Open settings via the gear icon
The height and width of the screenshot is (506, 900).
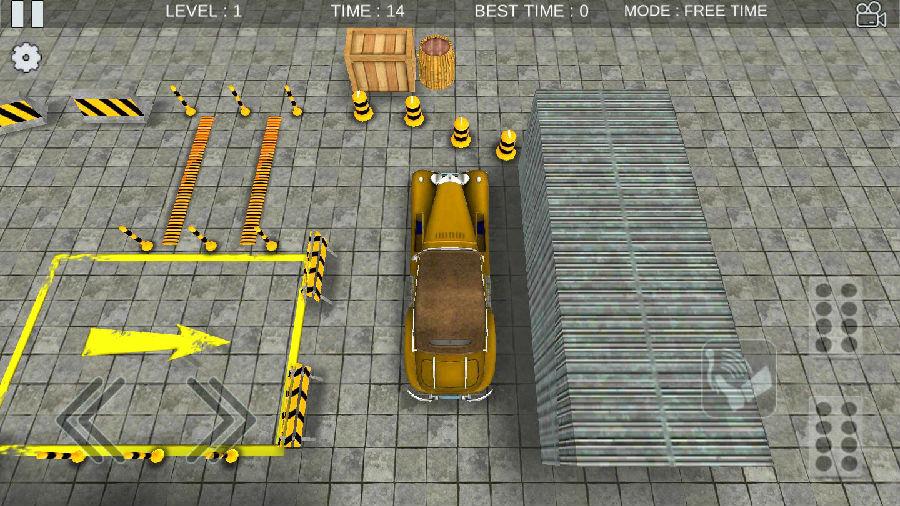click(x=26, y=57)
